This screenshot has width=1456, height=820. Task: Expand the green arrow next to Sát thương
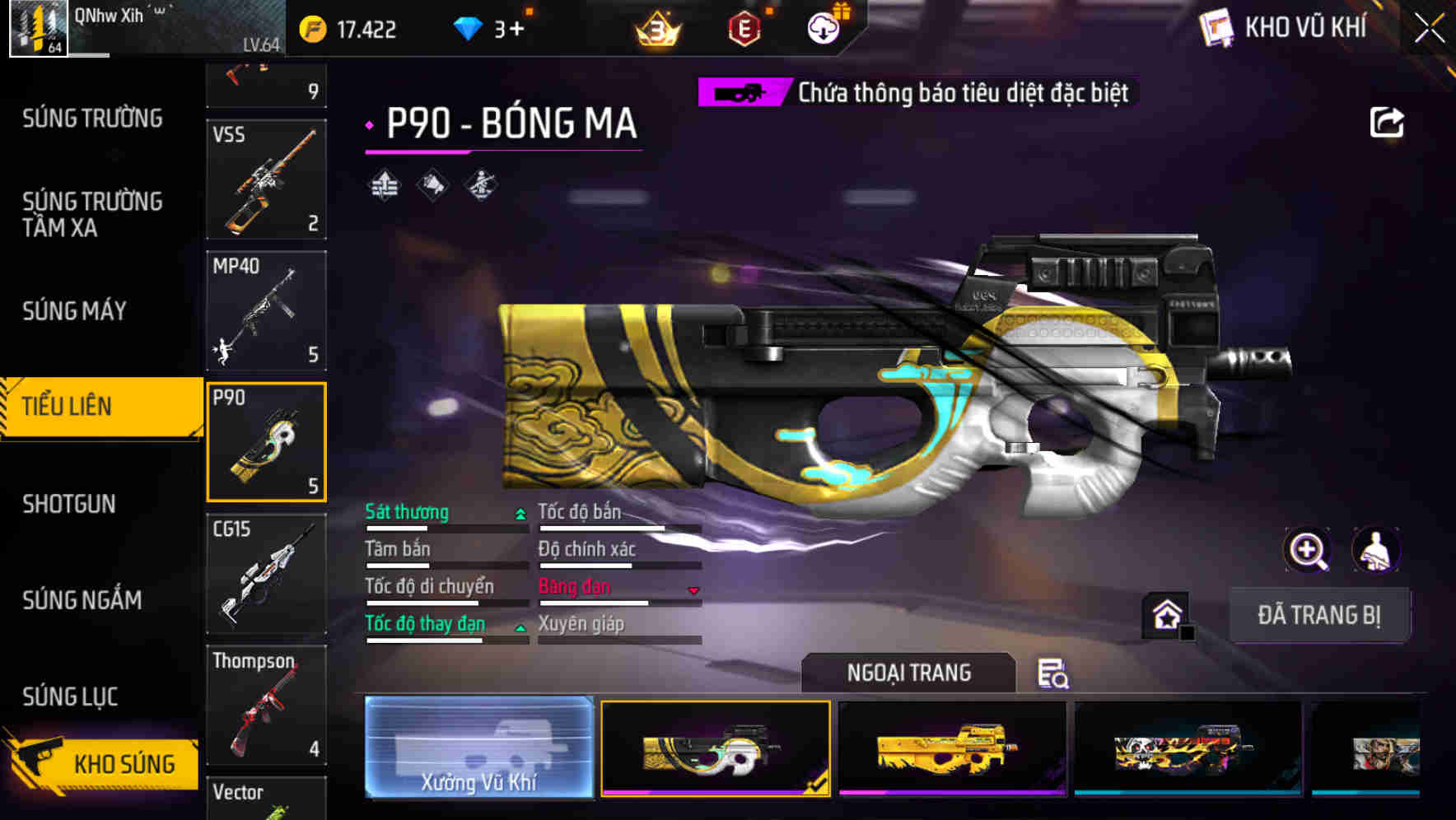tap(520, 514)
